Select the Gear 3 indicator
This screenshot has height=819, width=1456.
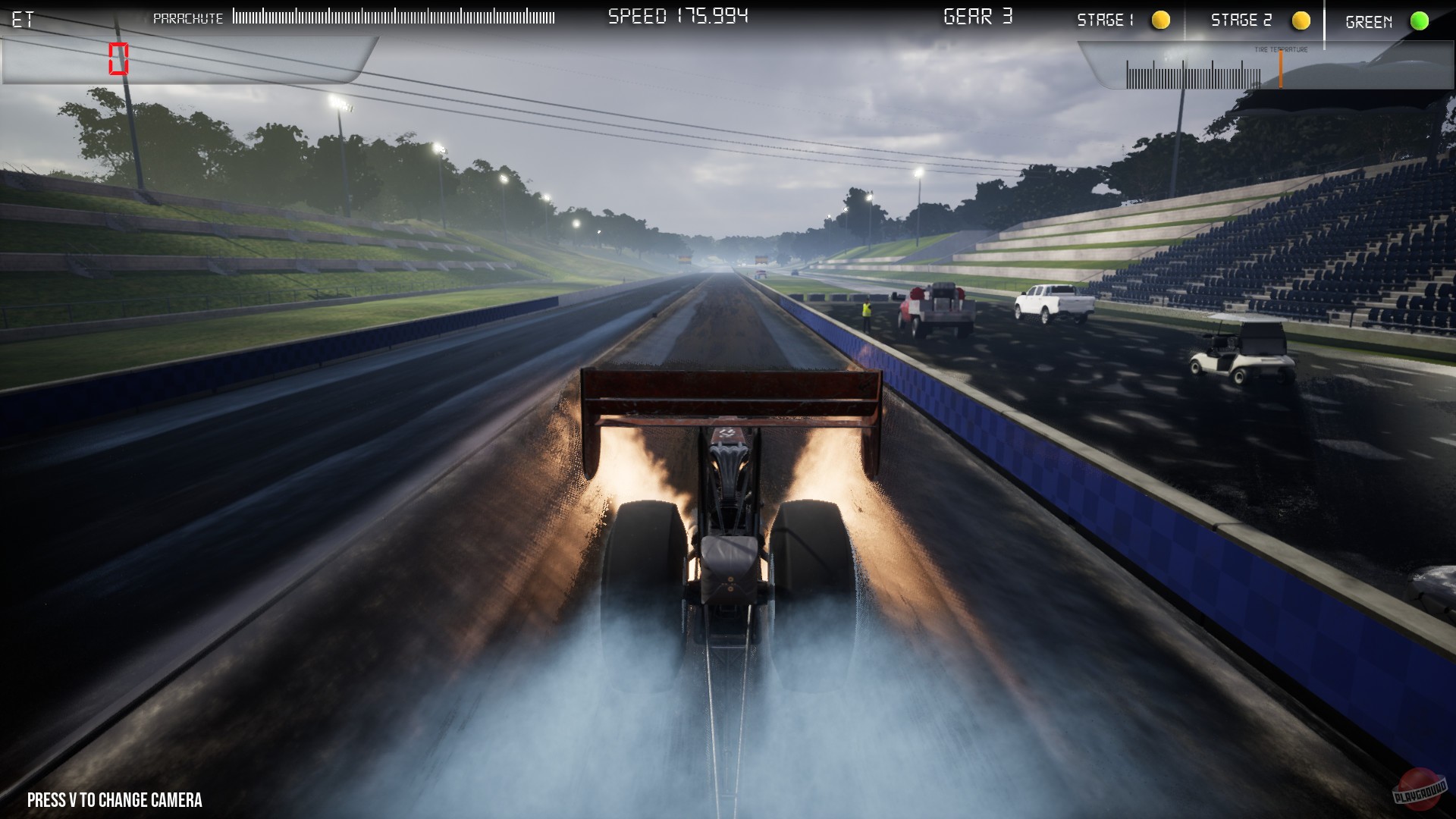pos(978,16)
